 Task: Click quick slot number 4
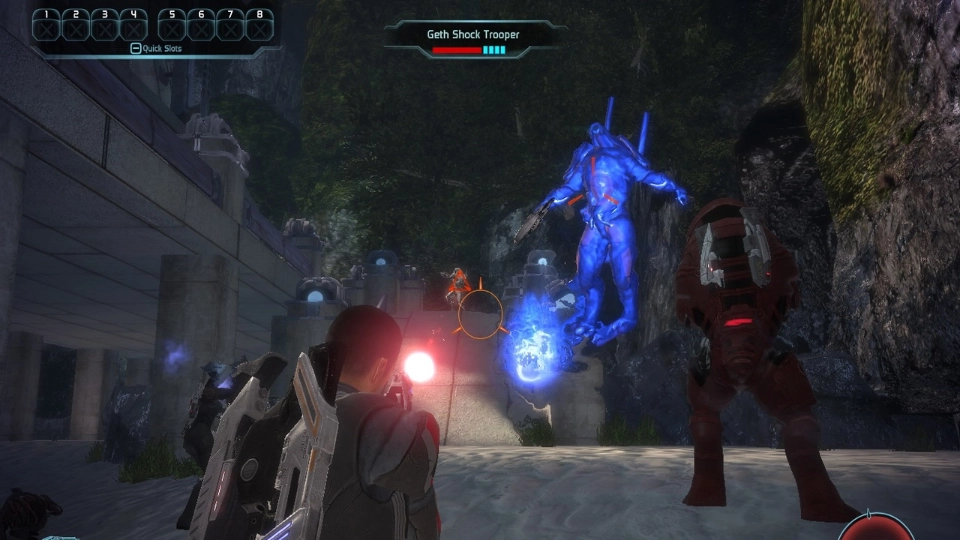(x=134, y=25)
